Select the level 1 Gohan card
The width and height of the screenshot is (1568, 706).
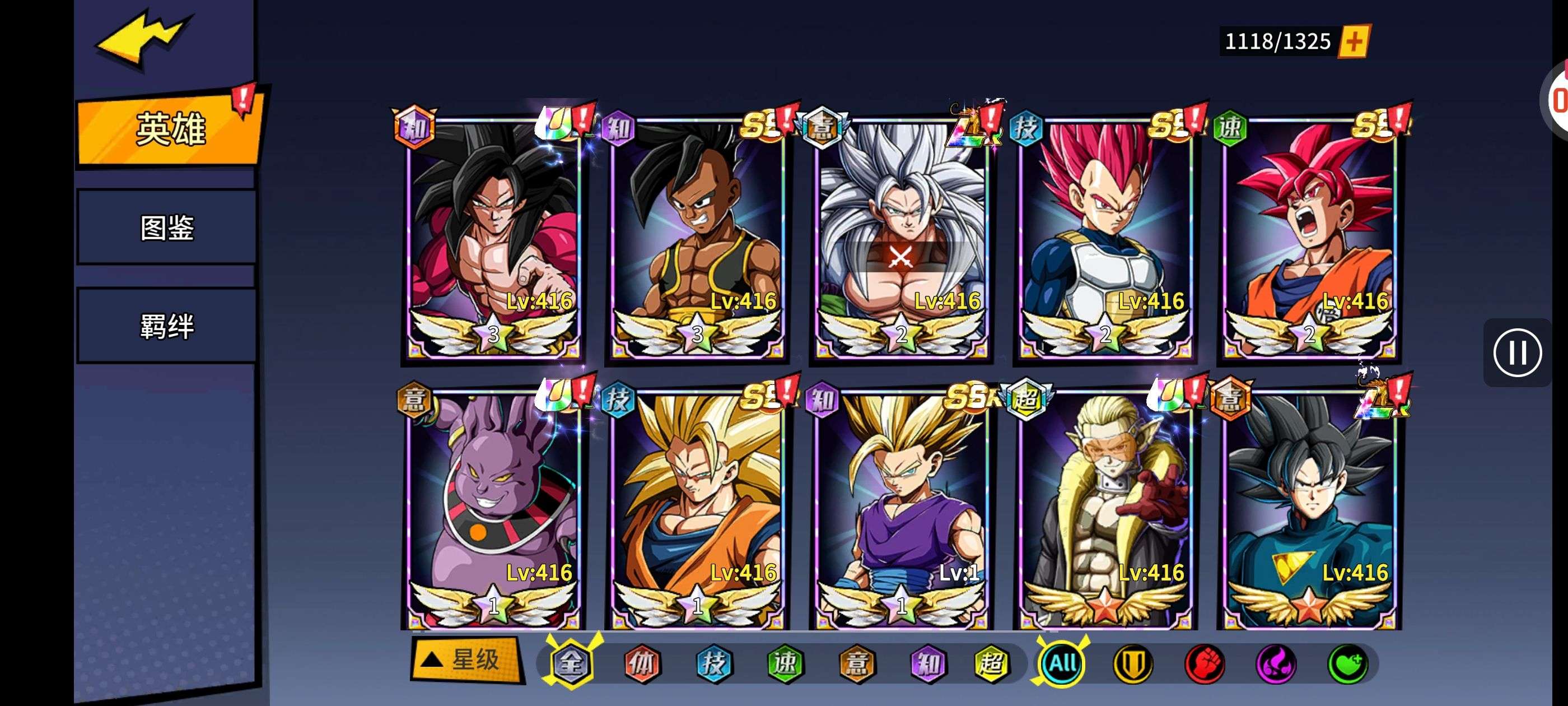click(x=901, y=509)
